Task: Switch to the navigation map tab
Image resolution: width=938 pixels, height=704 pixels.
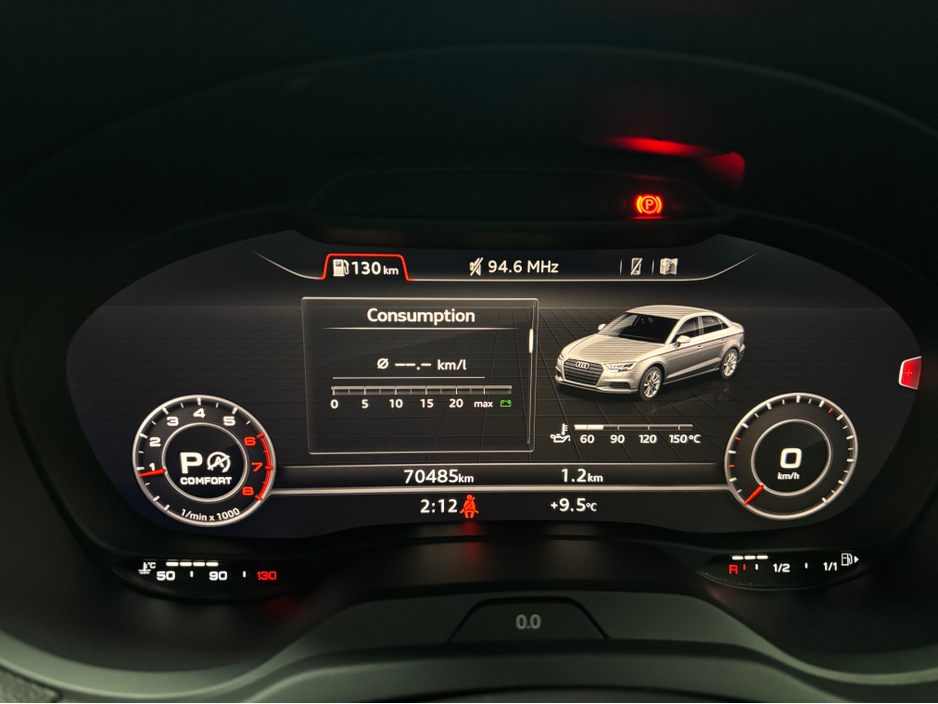Action: pos(668,267)
